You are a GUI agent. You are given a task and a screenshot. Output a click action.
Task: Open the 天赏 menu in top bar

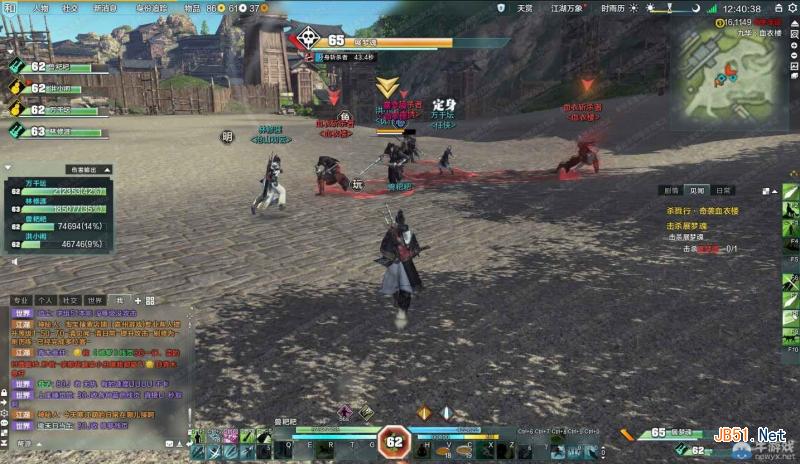[x=525, y=8]
